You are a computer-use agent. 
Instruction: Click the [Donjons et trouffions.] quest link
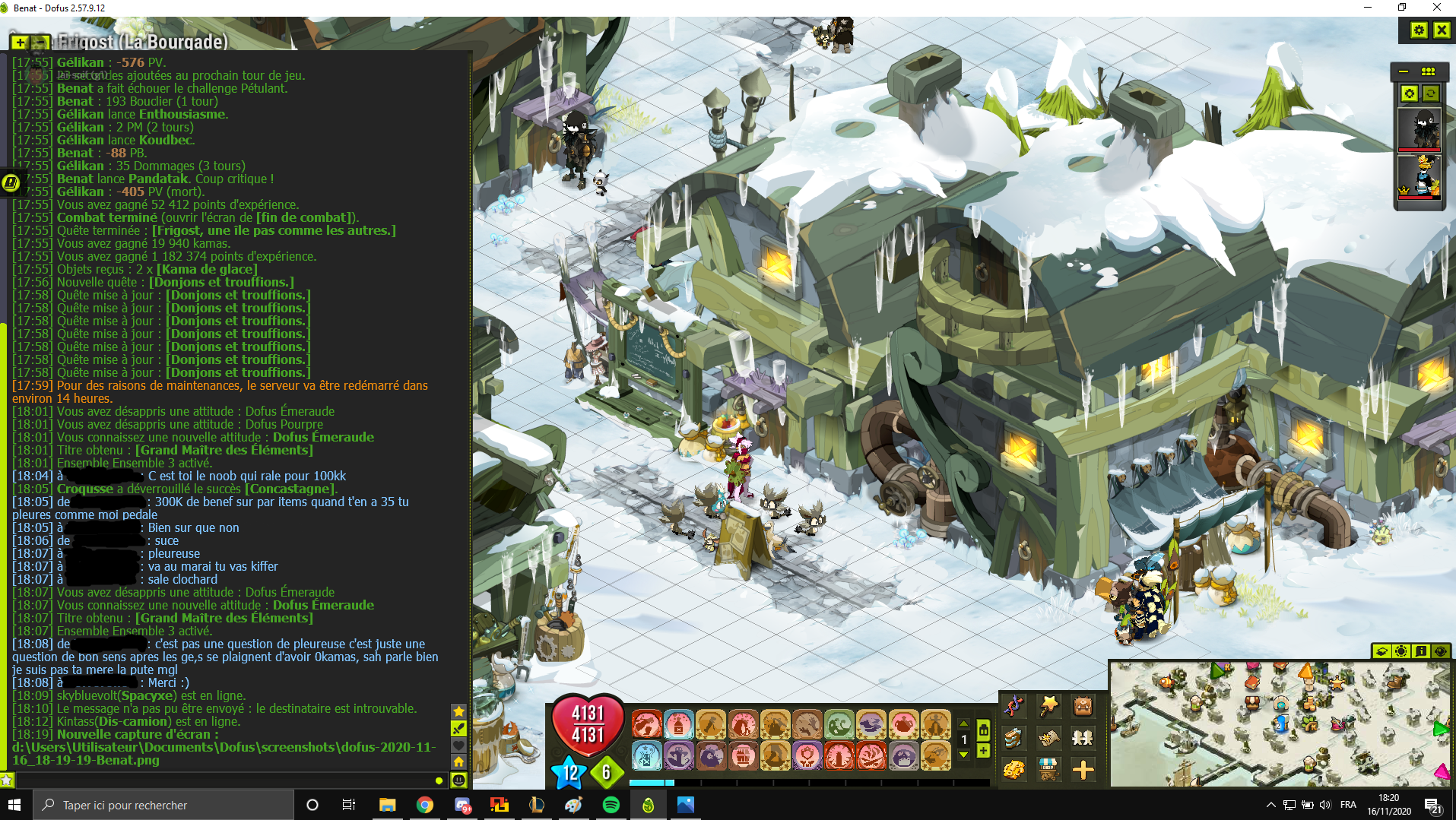[237, 295]
